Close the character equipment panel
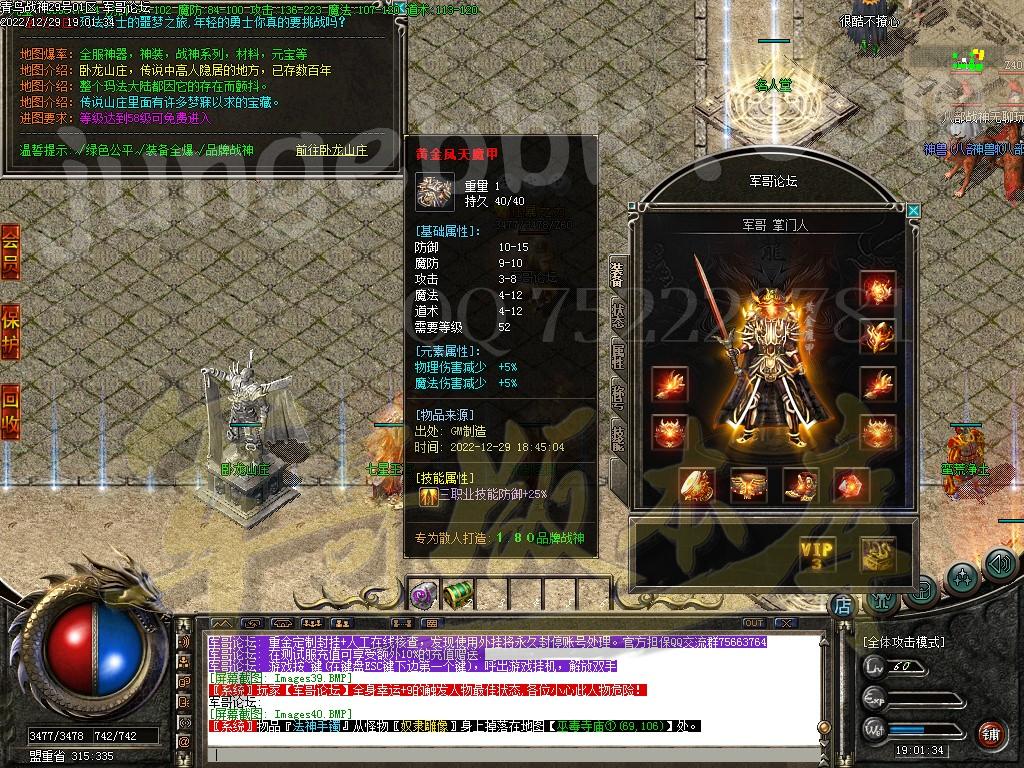Image resolution: width=1024 pixels, height=768 pixels. tap(912, 211)
